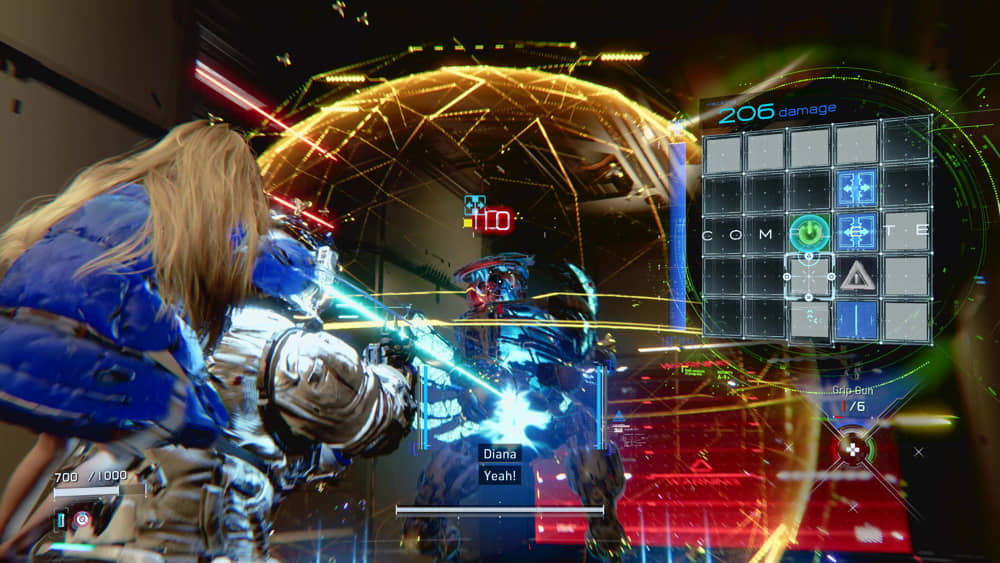The height and width of the screenshot is (563, 1000).
Task: Choose the warning triangle hazard tile
Action: (857, 276)
